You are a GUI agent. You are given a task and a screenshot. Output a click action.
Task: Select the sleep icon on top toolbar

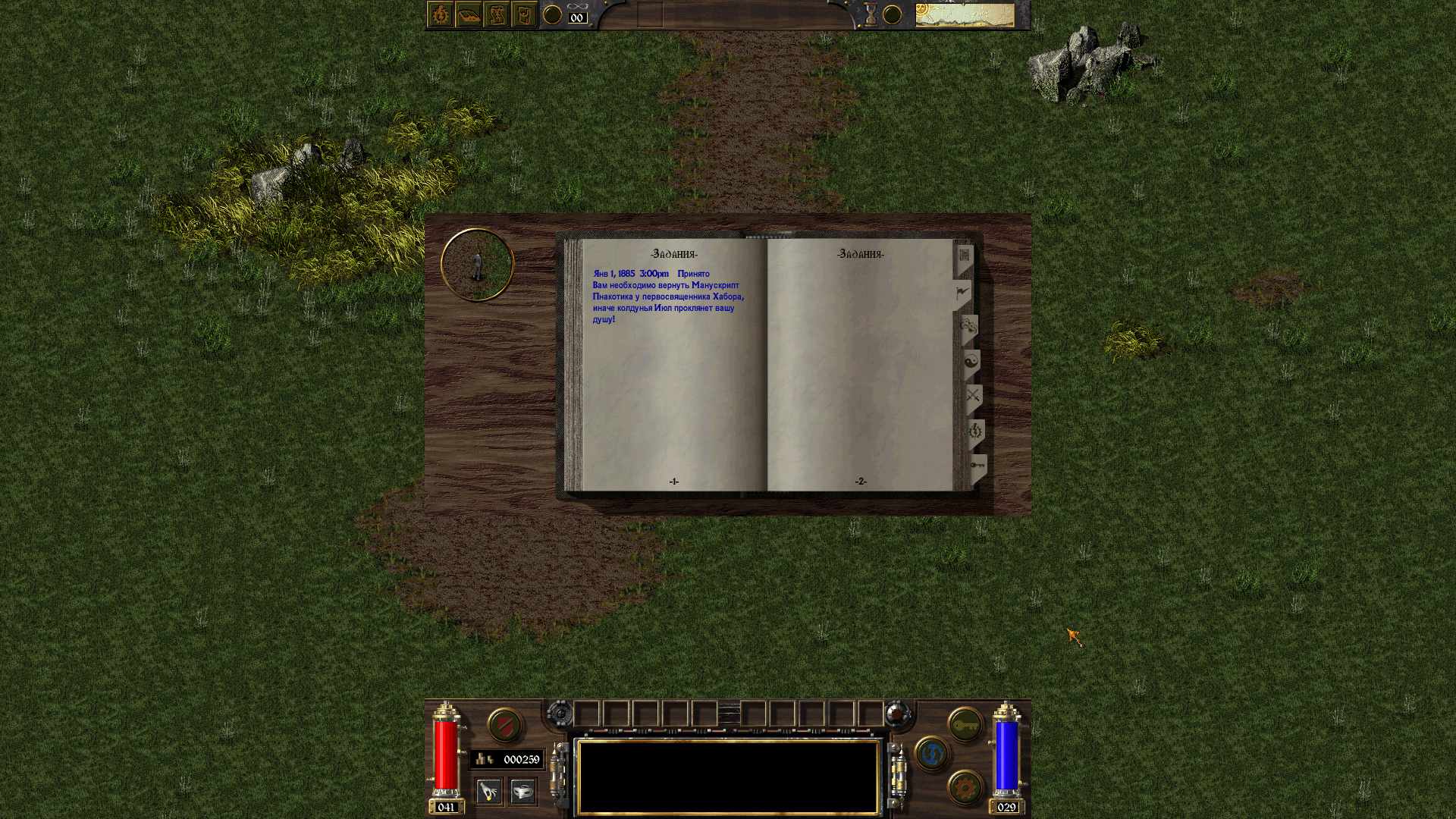coord(469,14)
